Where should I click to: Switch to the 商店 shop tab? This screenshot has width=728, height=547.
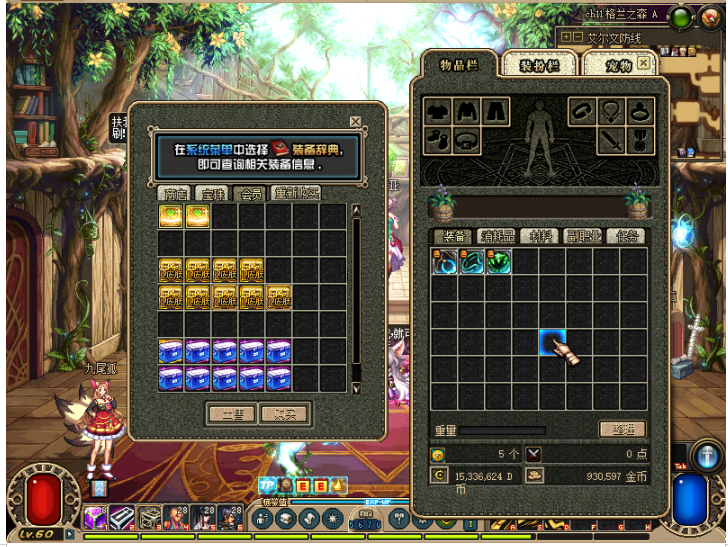coord(175,194)
